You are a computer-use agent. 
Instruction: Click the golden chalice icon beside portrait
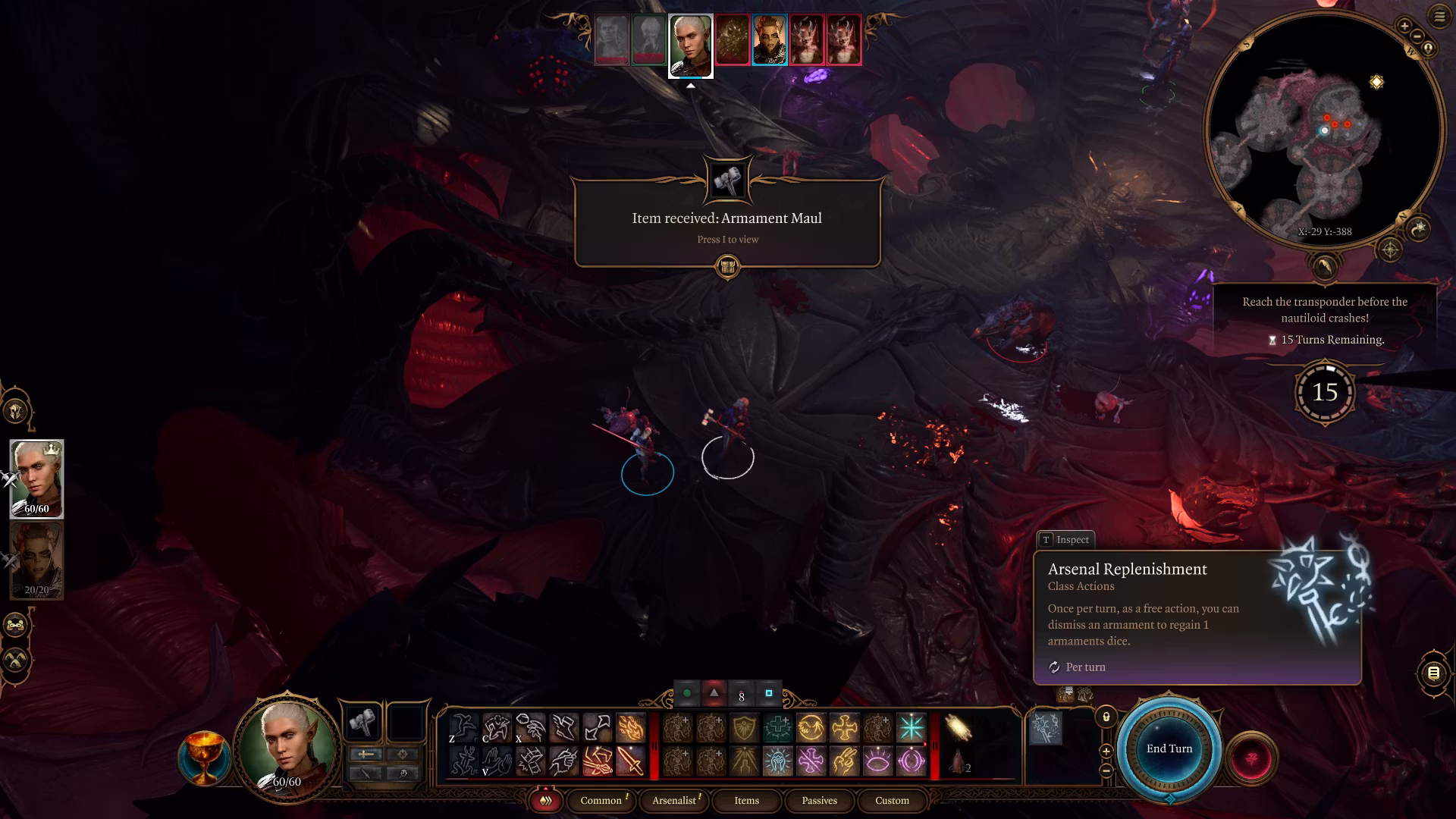coord(203,757)
